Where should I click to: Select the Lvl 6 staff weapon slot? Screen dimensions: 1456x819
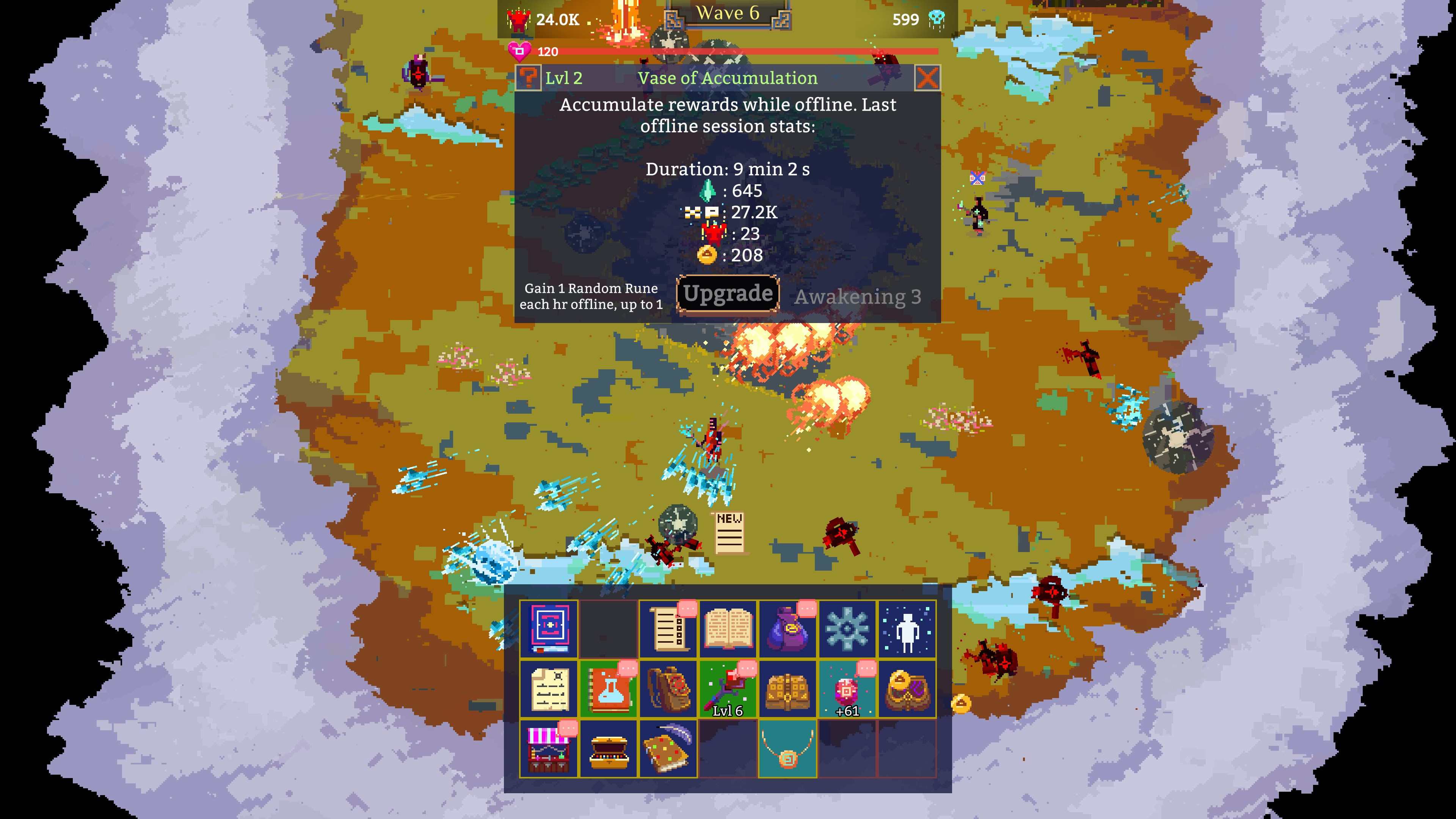(728, 689)
